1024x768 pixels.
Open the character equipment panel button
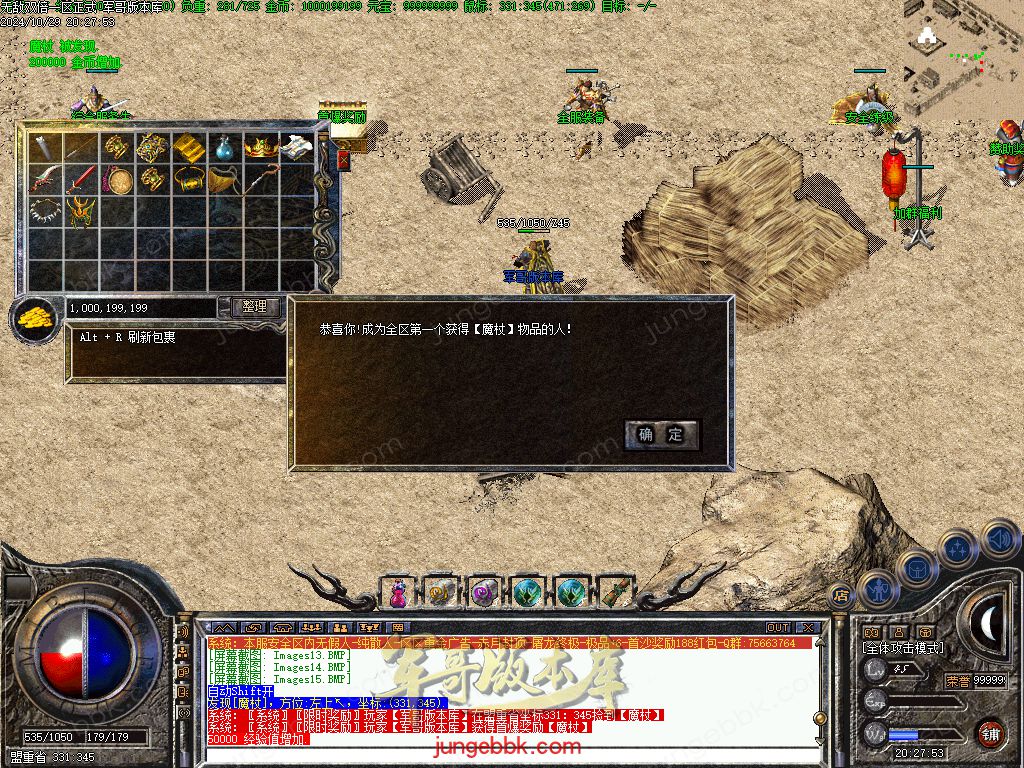pyautogui.click(x=877, y=588)
